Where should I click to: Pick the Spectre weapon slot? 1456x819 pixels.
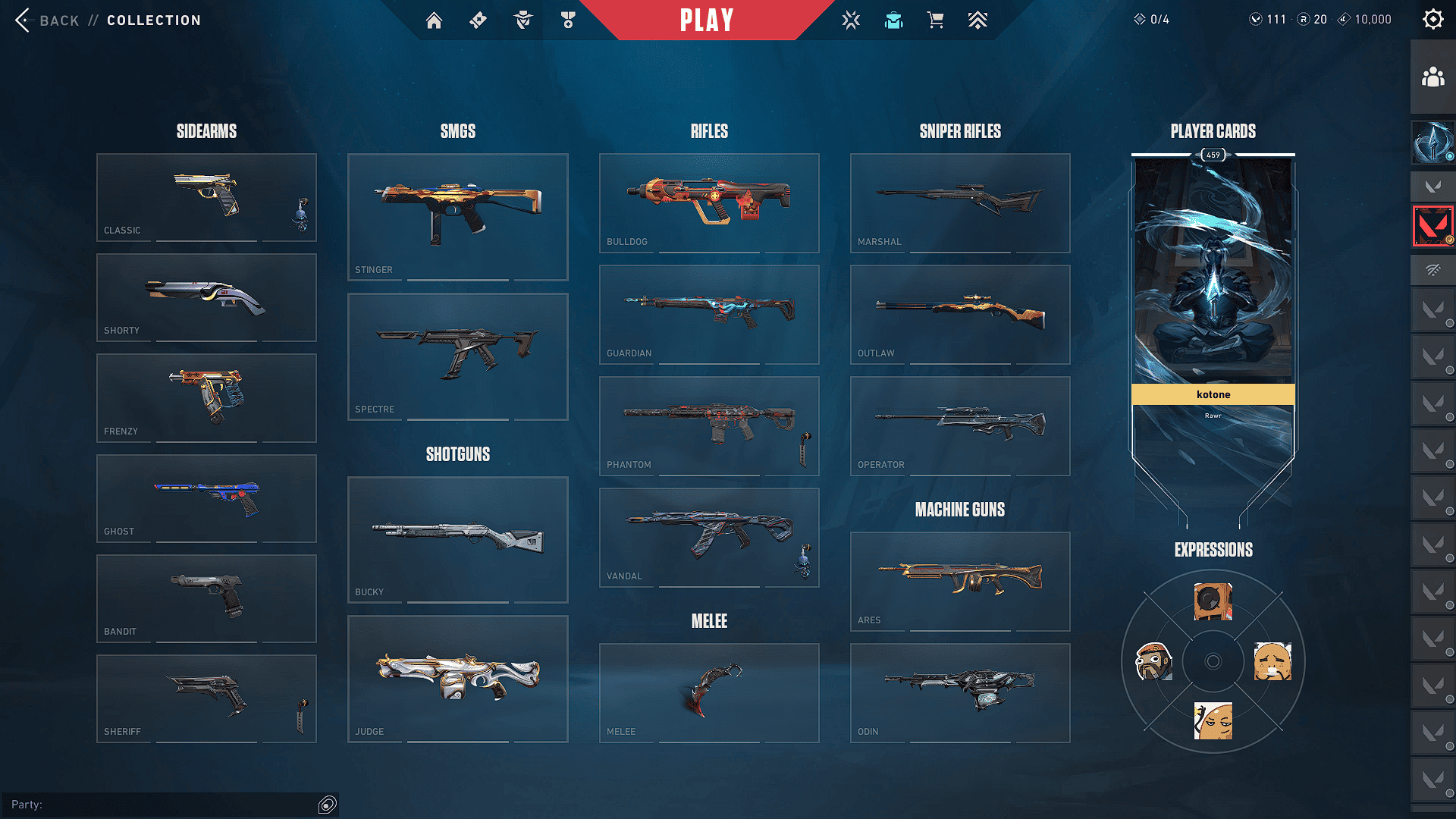point(457,356)
